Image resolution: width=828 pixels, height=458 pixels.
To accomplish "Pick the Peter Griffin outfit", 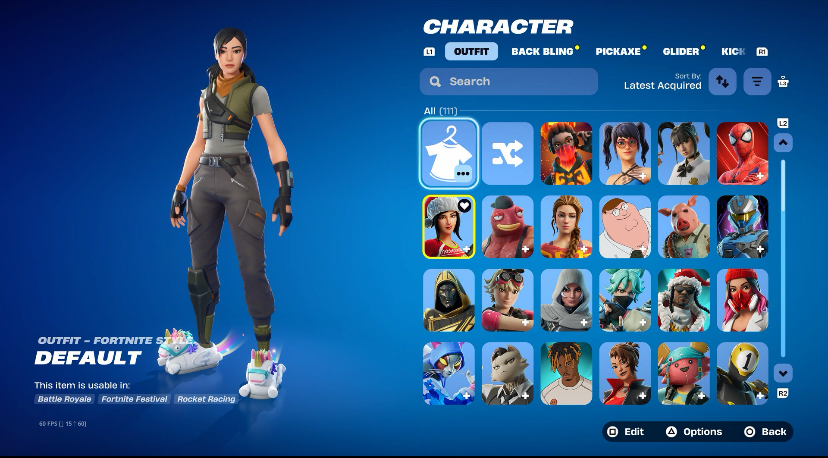I will (625, 227).
